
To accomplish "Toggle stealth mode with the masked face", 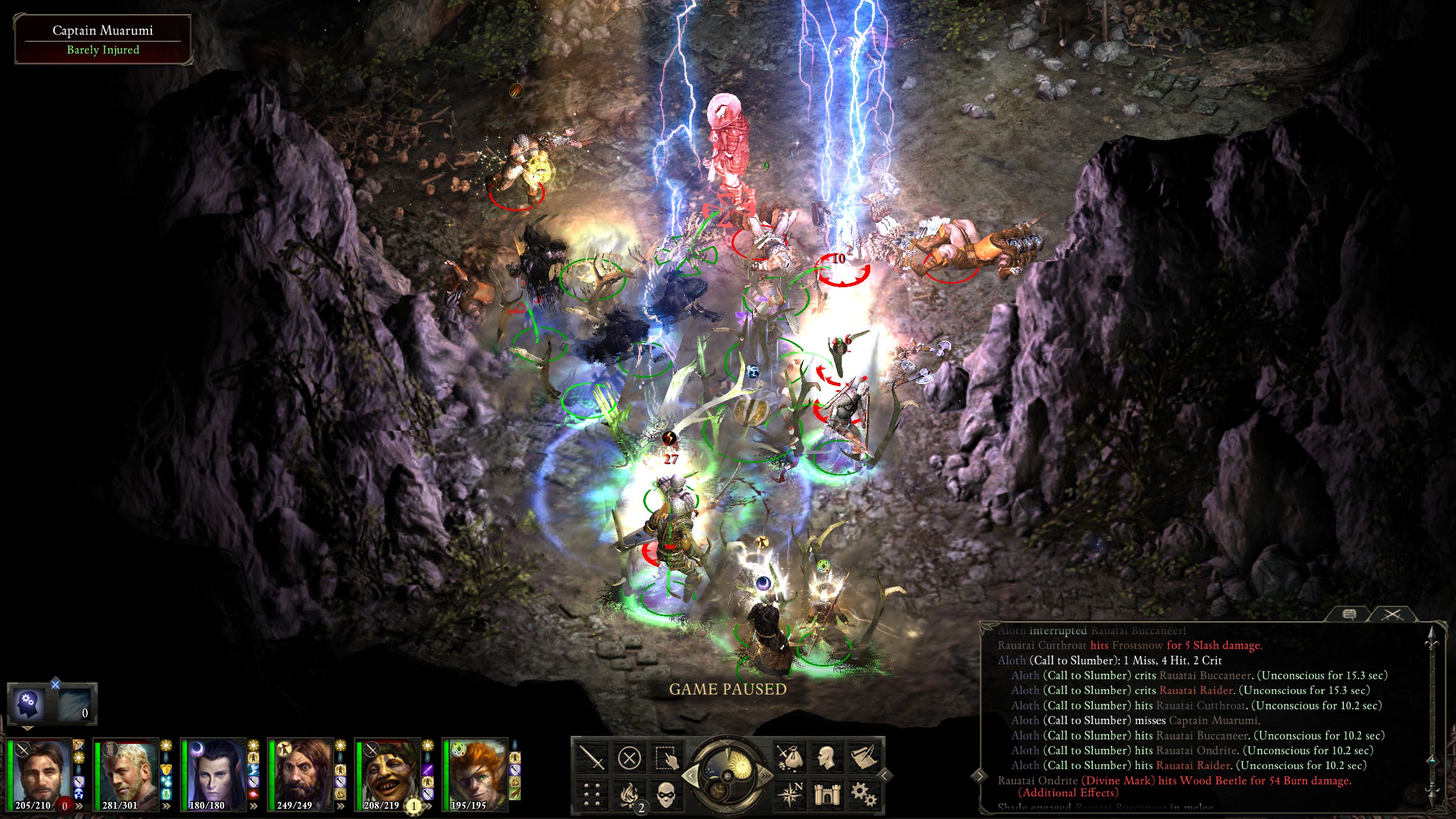I will point(665,795).
